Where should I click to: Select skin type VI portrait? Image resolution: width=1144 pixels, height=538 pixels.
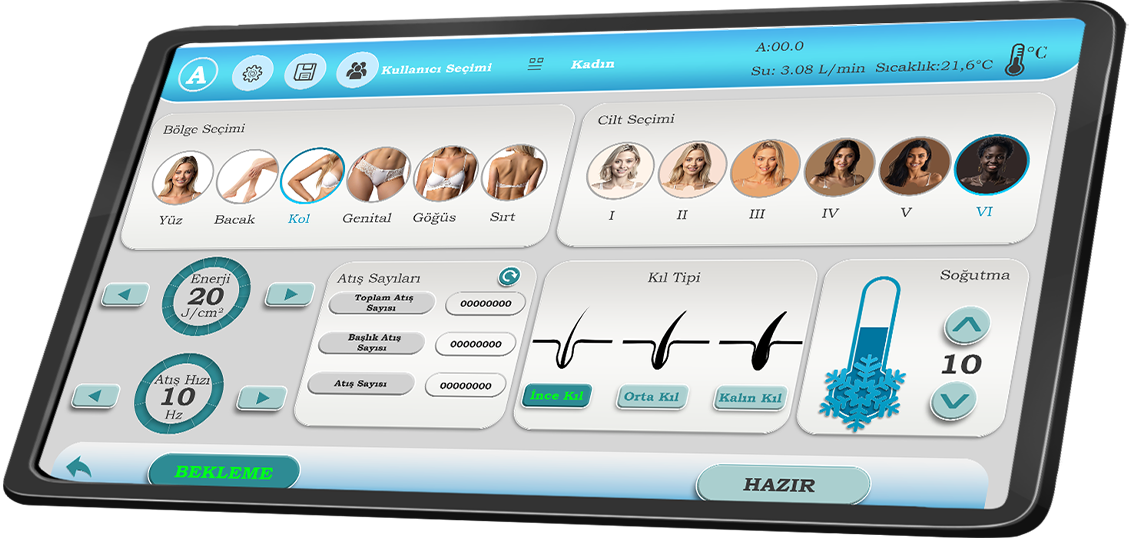pyautogui.click(x=991, y=164)
